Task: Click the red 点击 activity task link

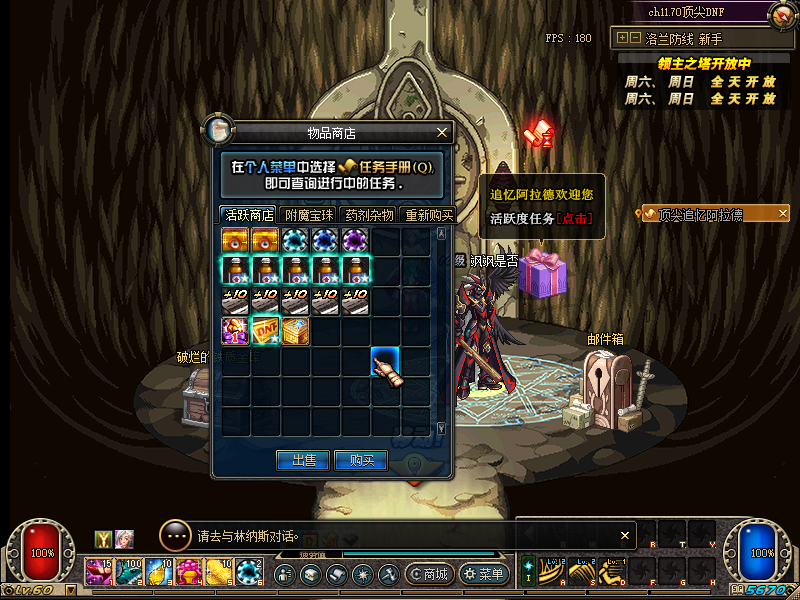Action: pyautogui.click(x=574, y=218)
